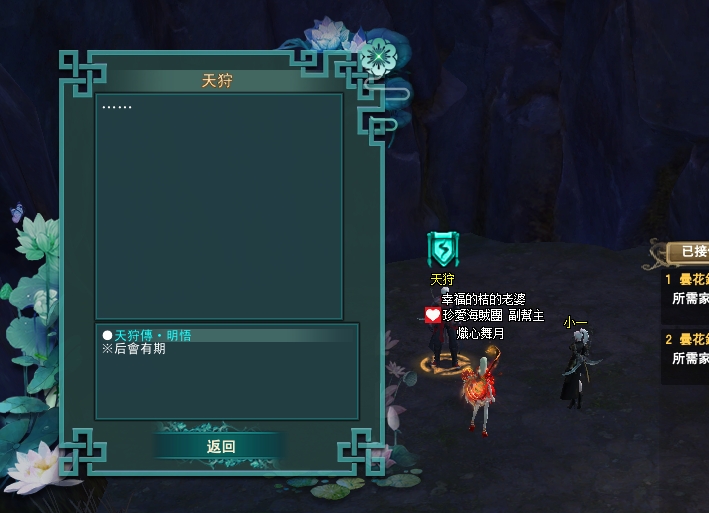Open the 已接 accepted quests tab
Screen dimensions: 709x513
click(692, 252)
